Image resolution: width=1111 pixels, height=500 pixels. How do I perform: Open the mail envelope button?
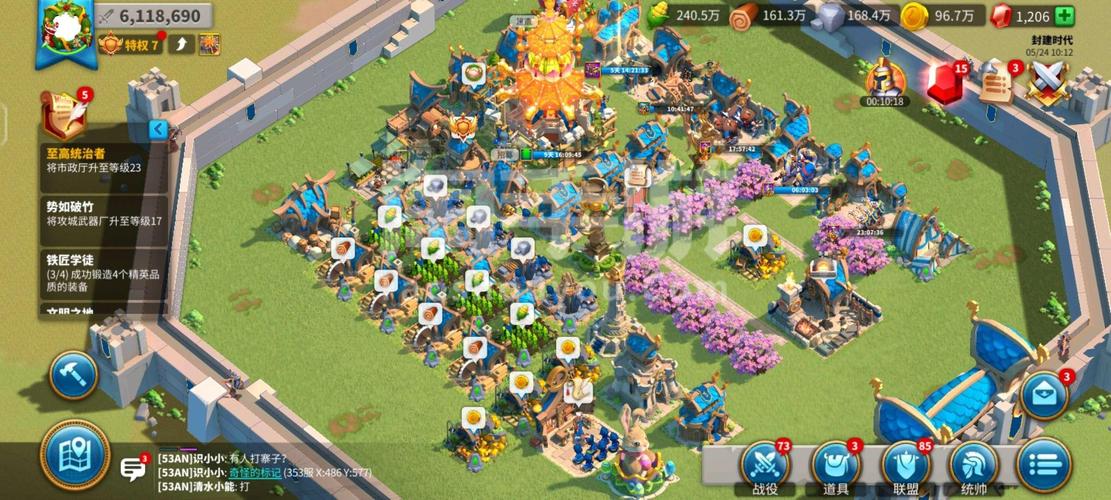[x=1045, y=394]
